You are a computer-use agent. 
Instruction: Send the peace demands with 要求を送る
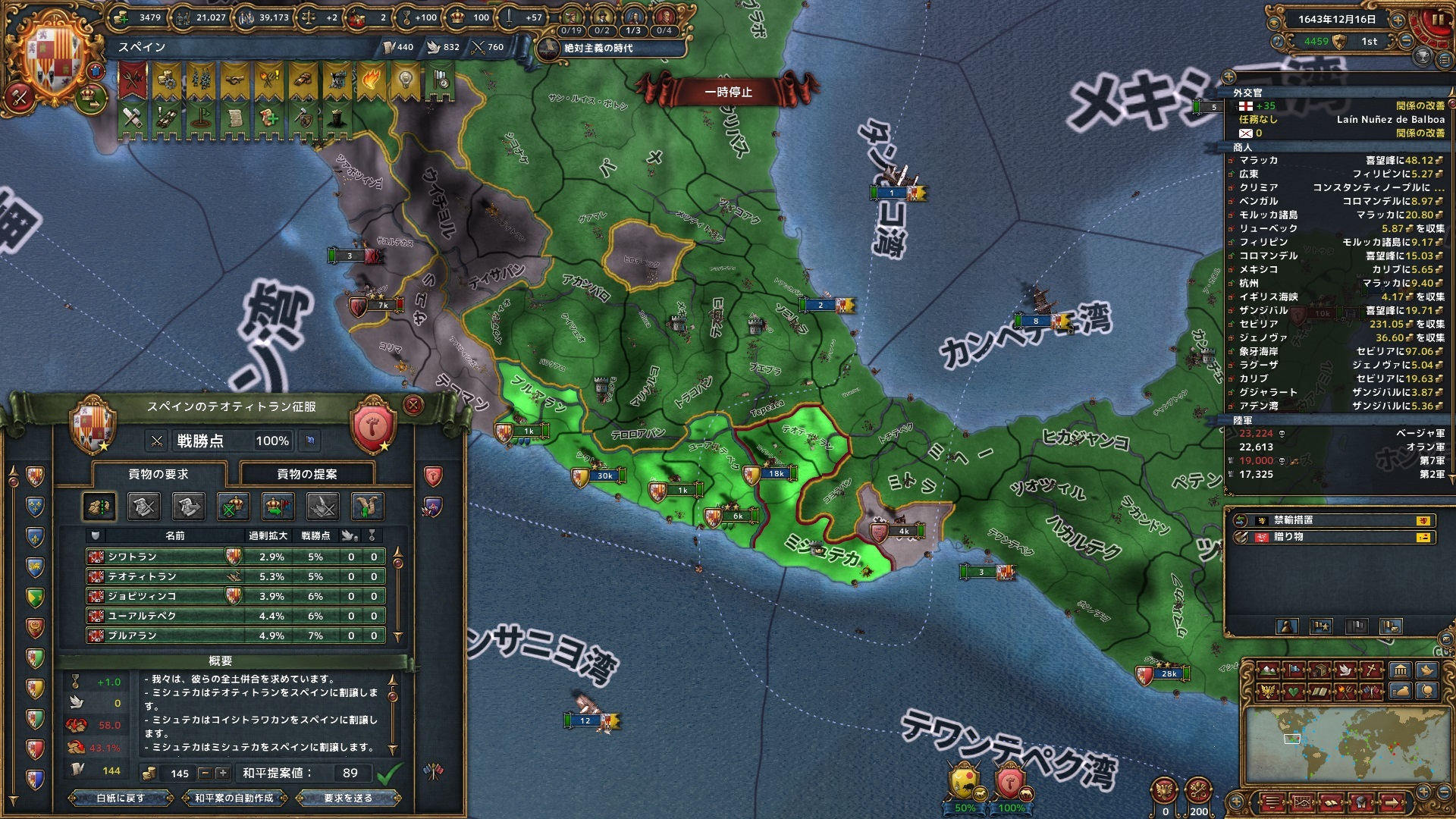tap(348, 798)
